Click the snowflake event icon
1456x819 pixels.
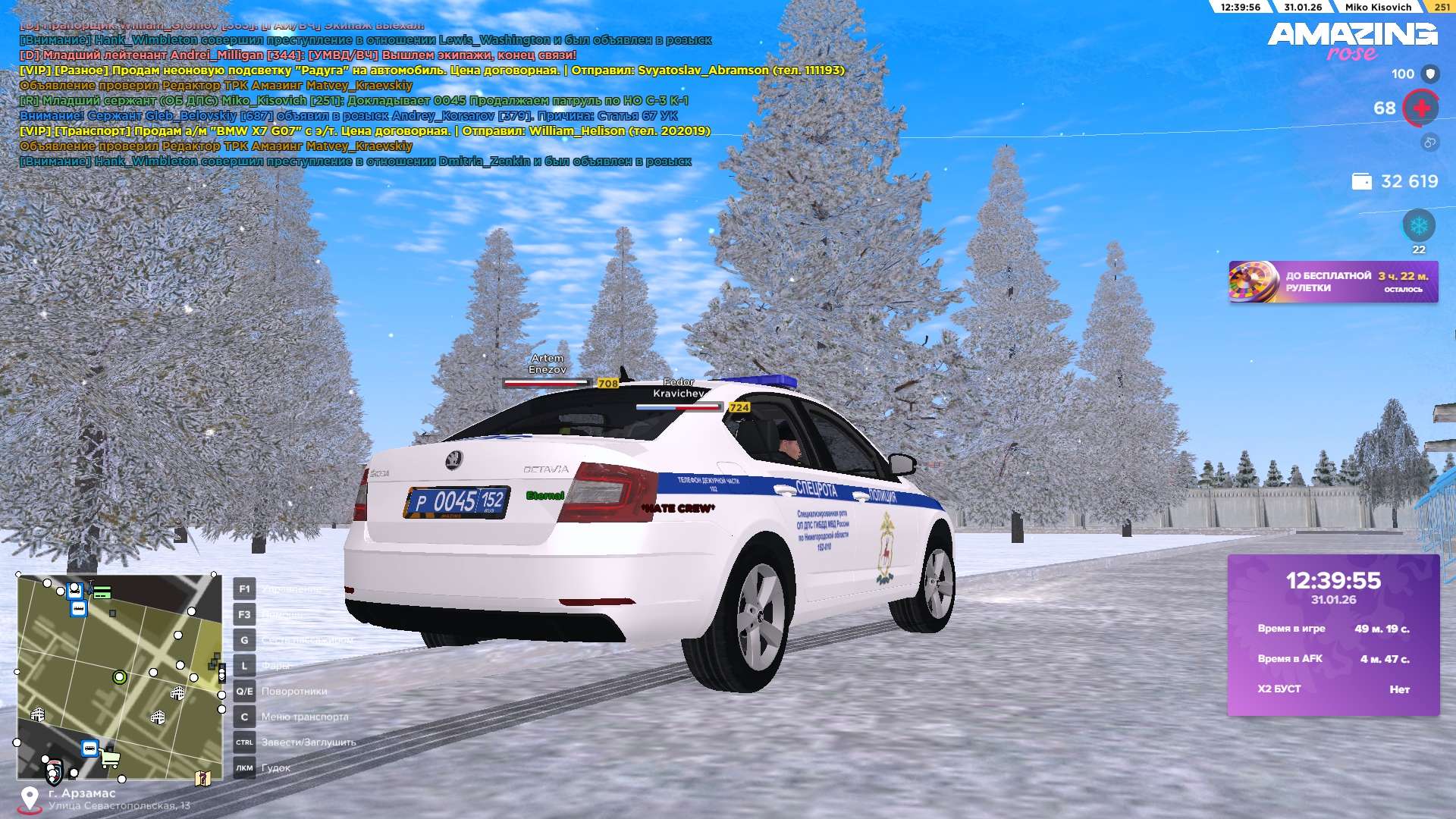click(x=1418, y=226)
